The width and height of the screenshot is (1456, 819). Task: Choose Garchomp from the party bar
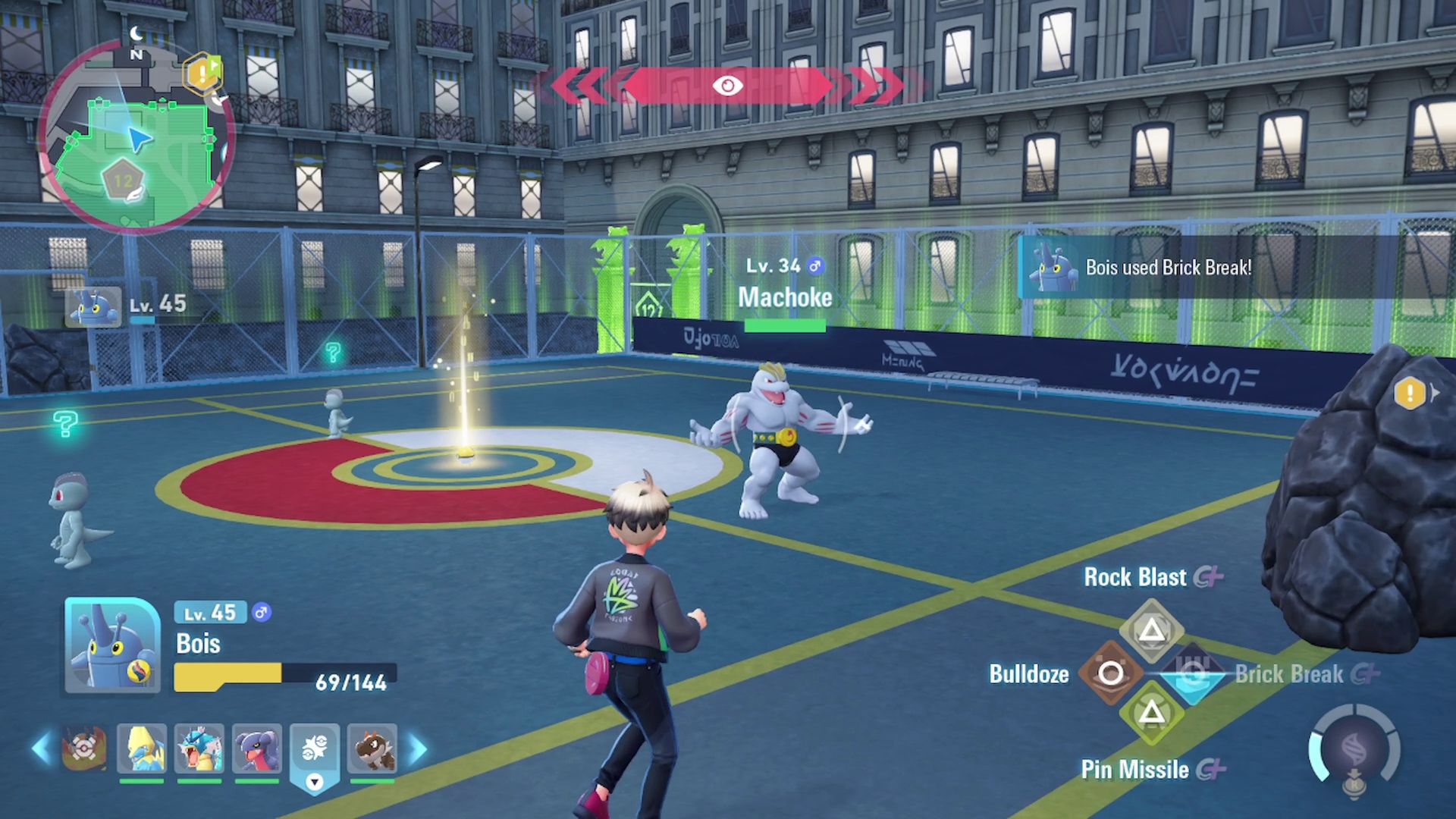(x=257, y=748)
